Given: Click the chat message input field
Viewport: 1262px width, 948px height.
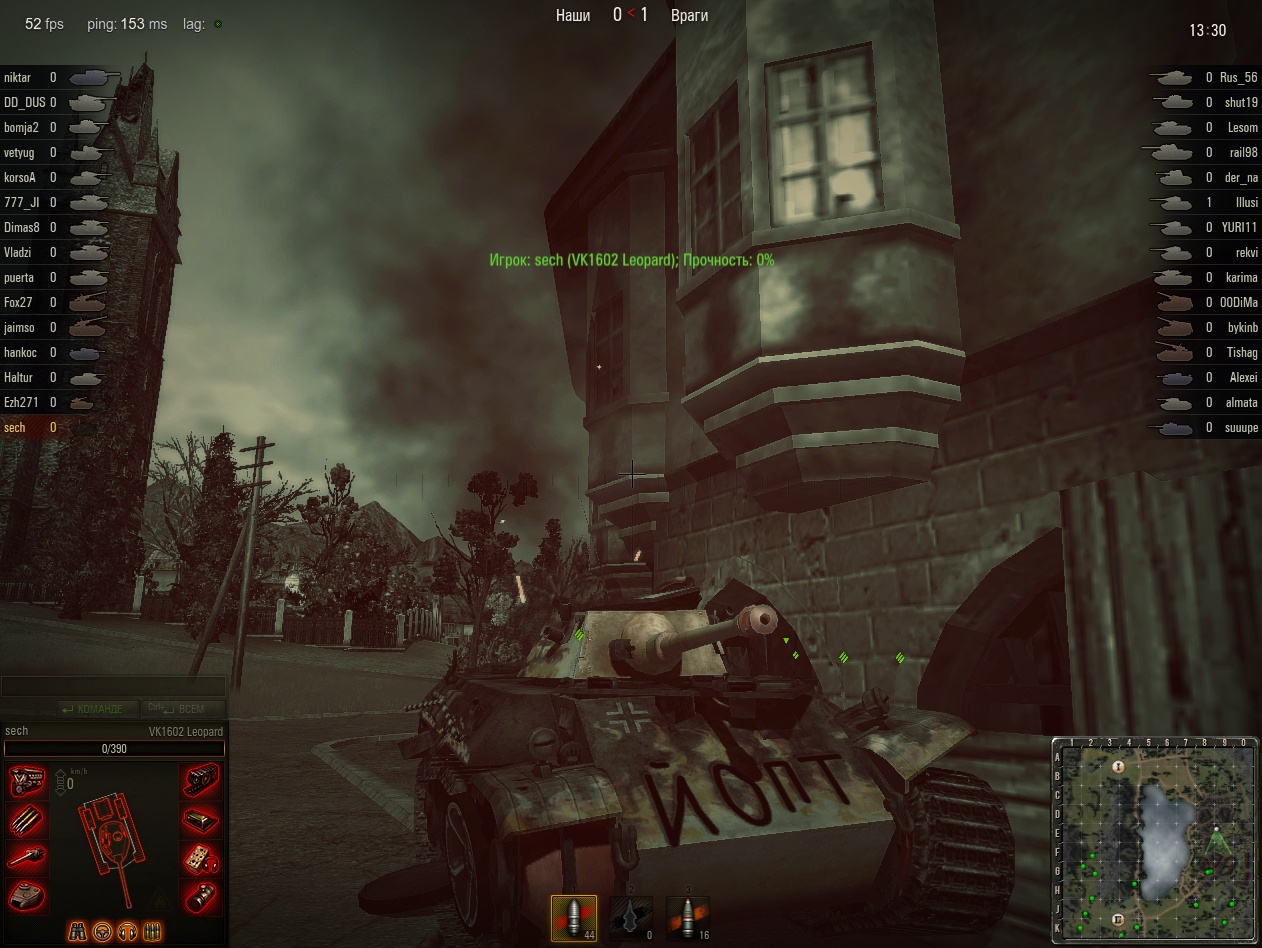Looking at the screenshot, I should 113,686.
